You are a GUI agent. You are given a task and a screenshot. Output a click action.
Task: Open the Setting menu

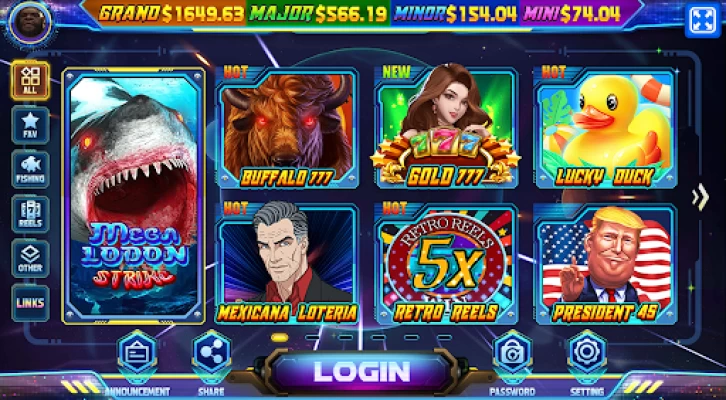tap(586, 357)
